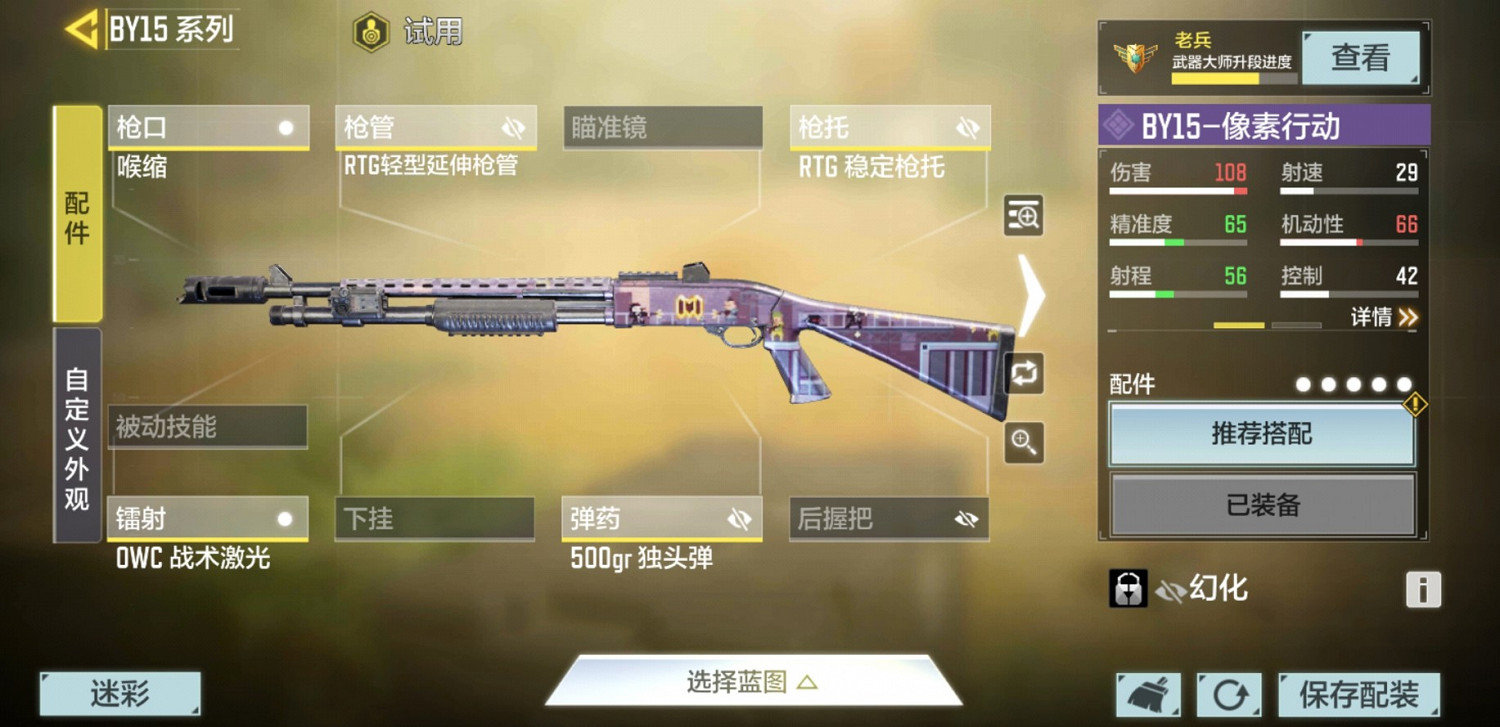Open the info i icon on the right panel

pyautogui.click(x=1424, y=590)
